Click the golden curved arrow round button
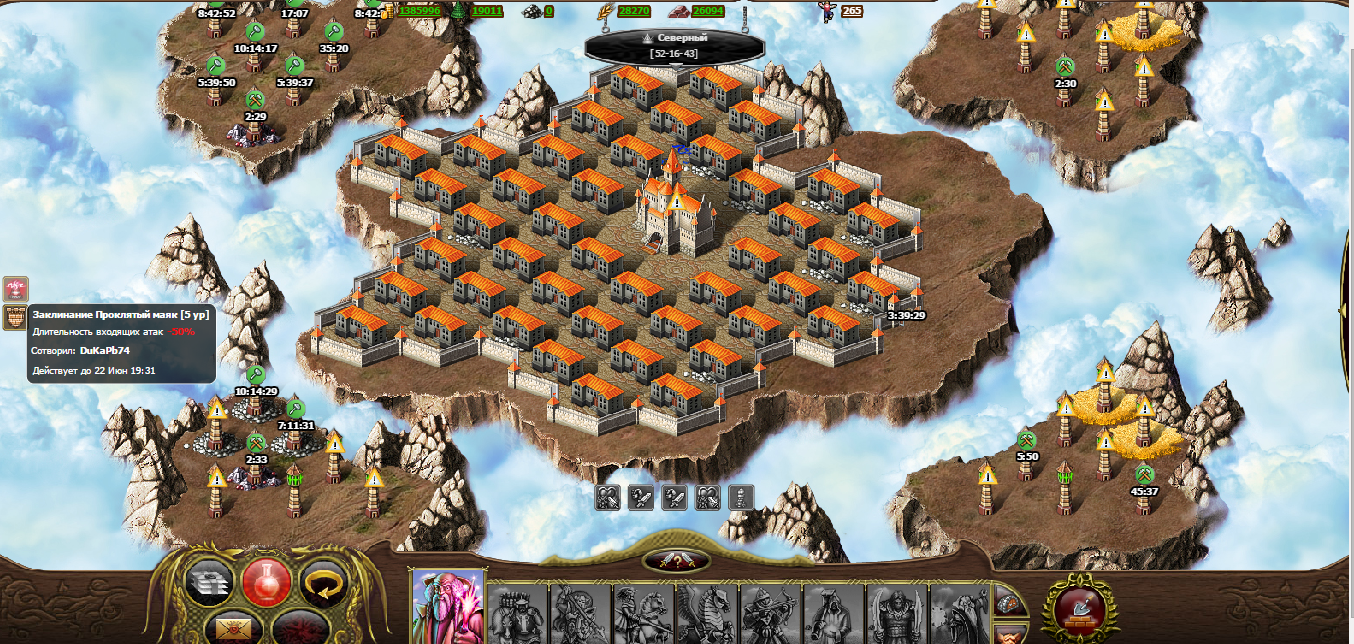 pos(323,581)
